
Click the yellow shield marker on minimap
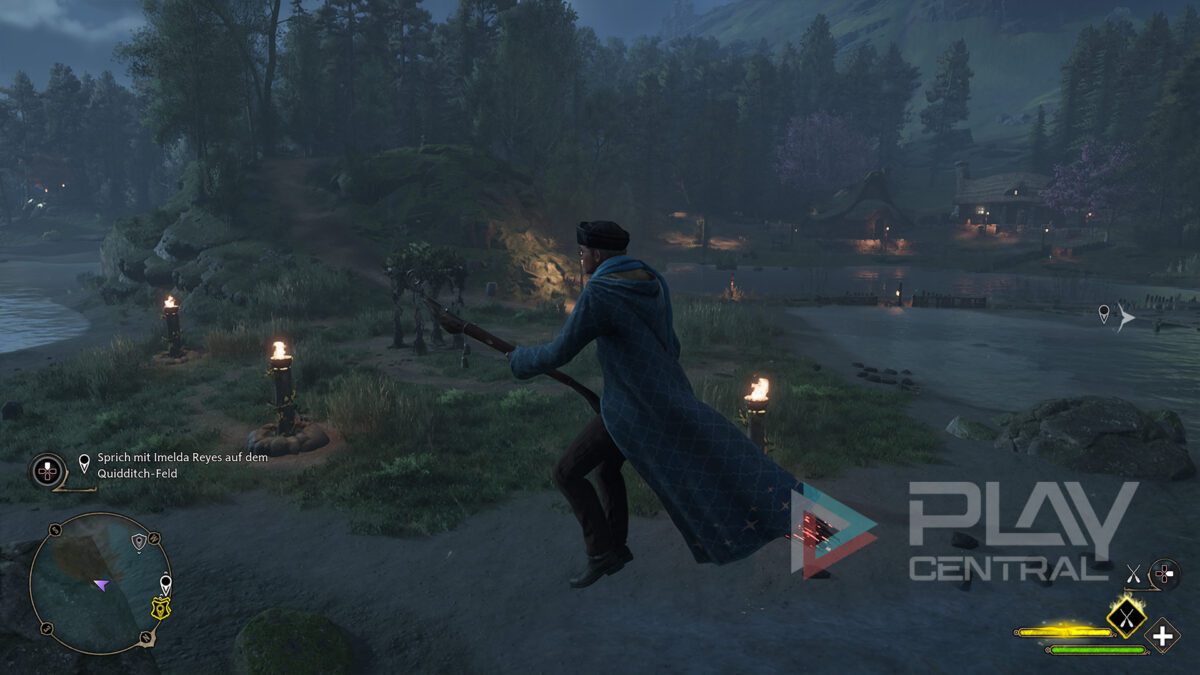(x=160, y=608)
